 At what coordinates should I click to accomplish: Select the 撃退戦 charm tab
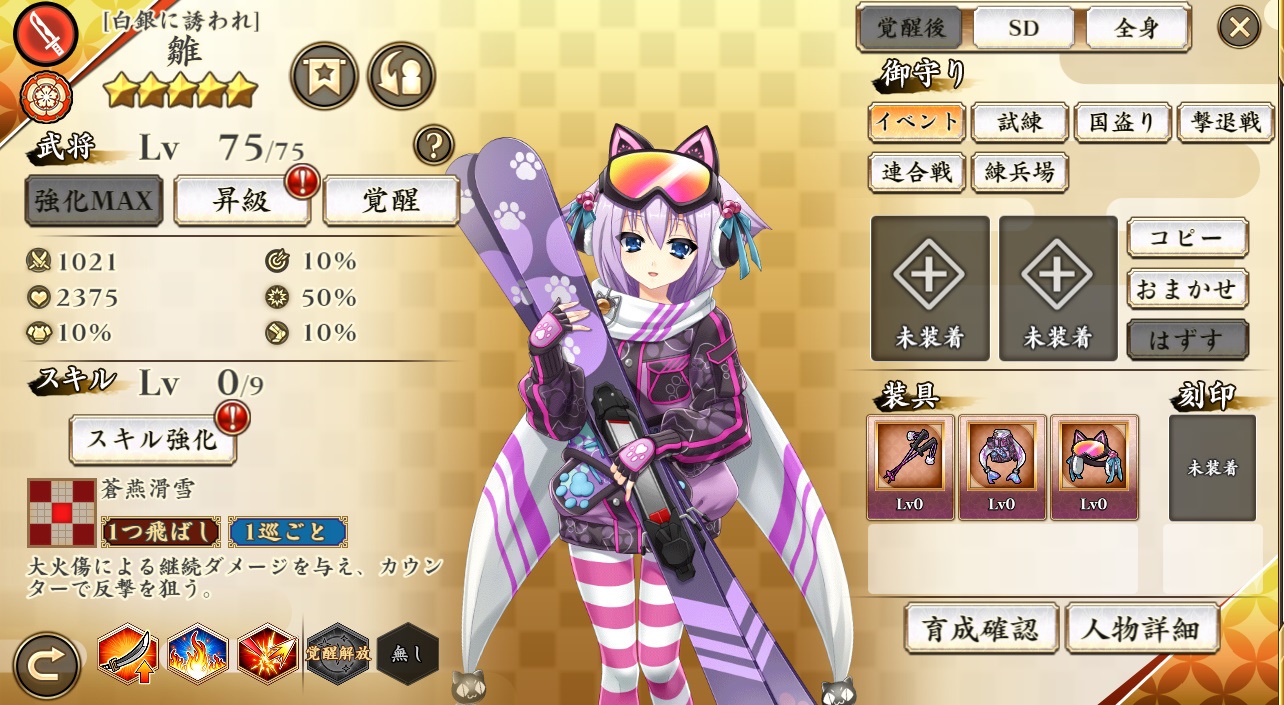pyautogui.click(x=1225, y=122)
